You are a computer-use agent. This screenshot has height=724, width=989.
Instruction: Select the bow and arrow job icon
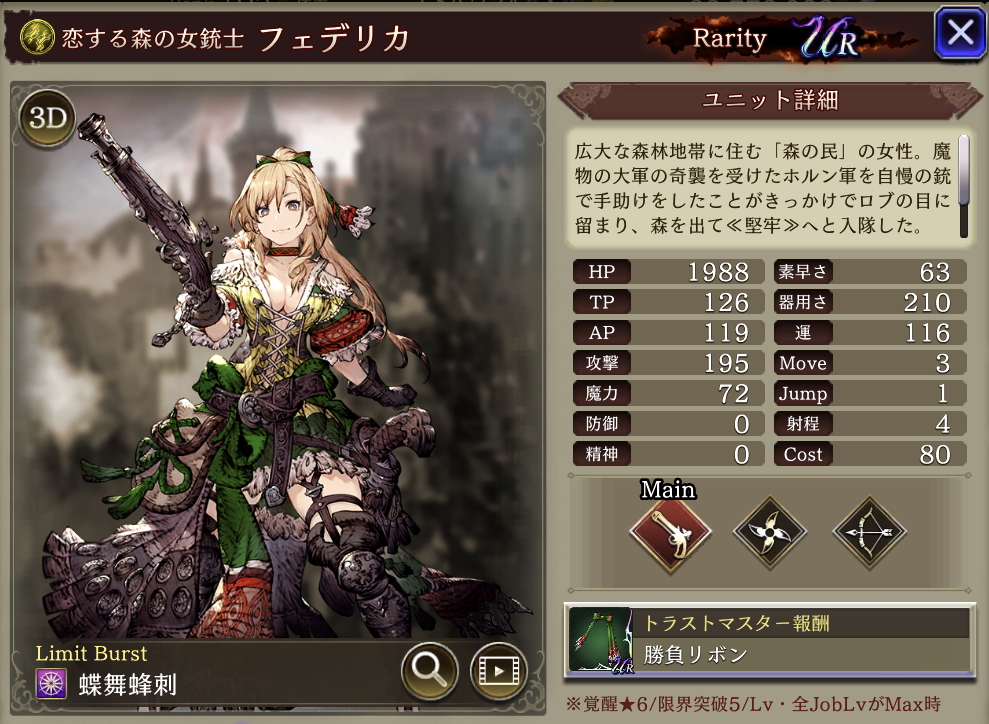point(869,534)
